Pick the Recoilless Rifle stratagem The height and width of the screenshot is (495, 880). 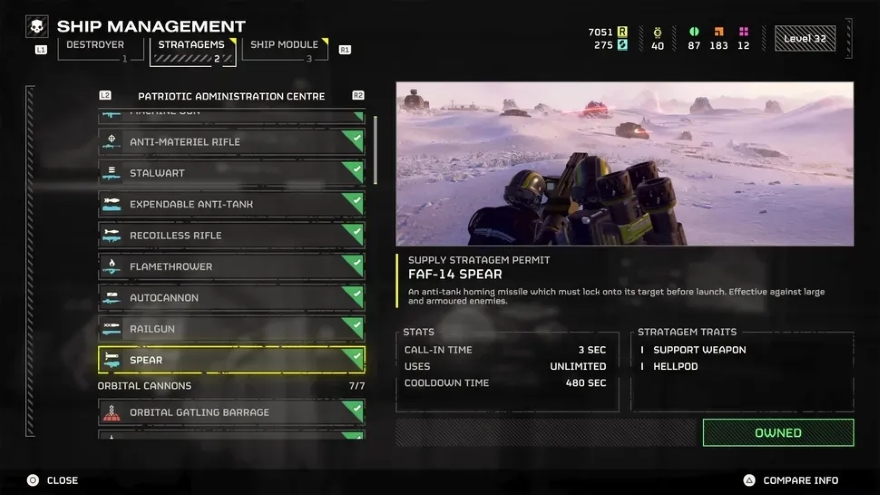coord(231,235)
